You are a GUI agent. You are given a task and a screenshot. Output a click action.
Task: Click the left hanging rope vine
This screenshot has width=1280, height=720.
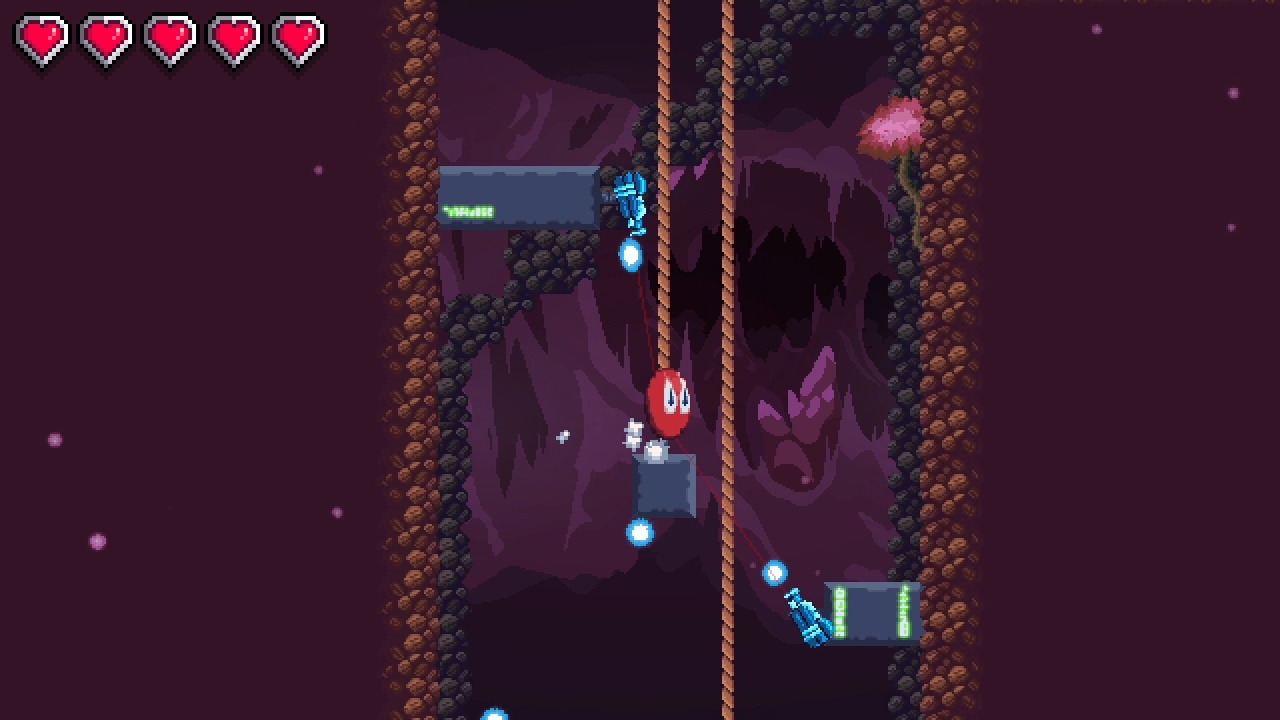665,300
